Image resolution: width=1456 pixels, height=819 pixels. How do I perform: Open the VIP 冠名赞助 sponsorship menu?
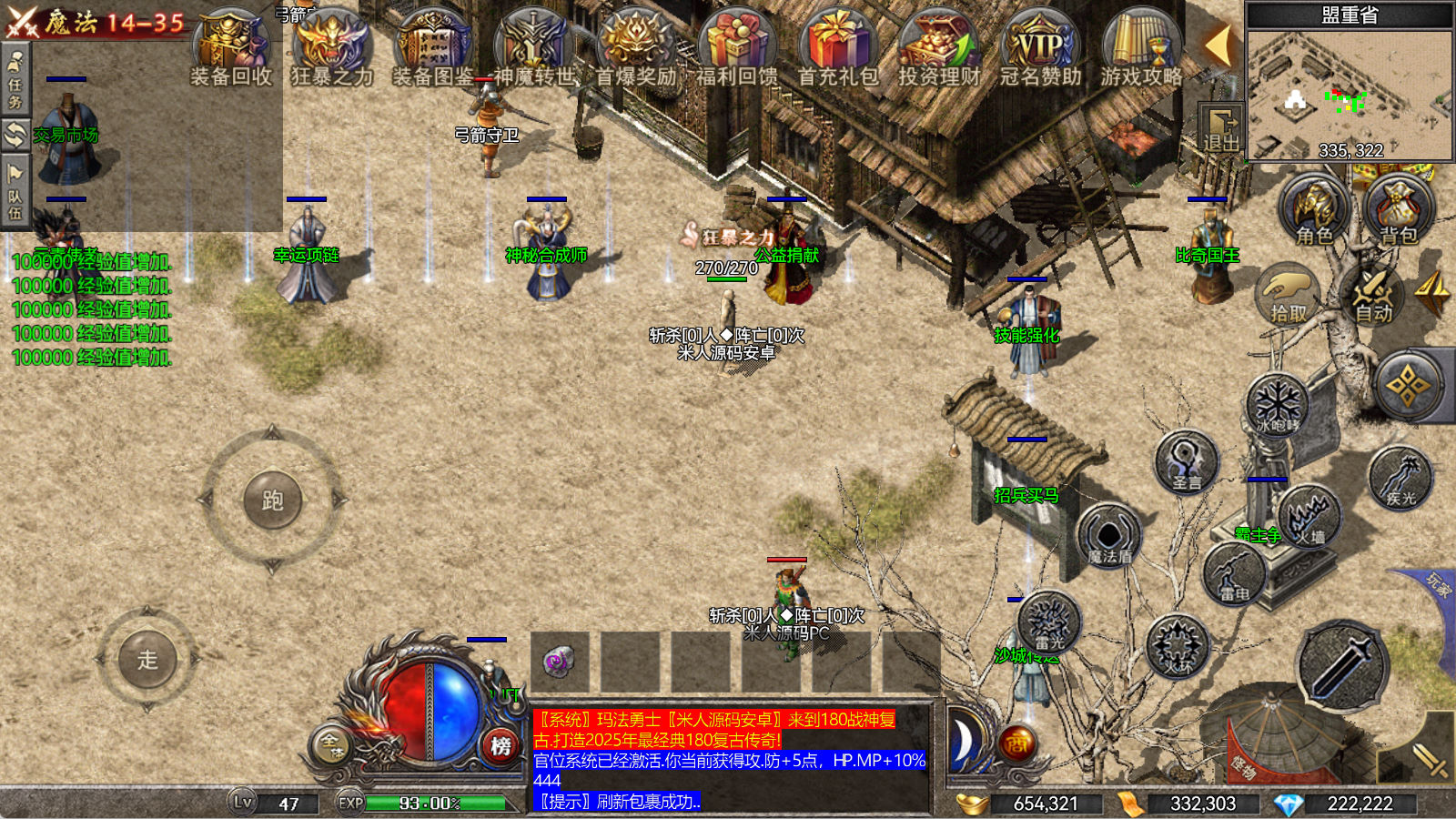pyautogui.click(x=1040, y=47)
